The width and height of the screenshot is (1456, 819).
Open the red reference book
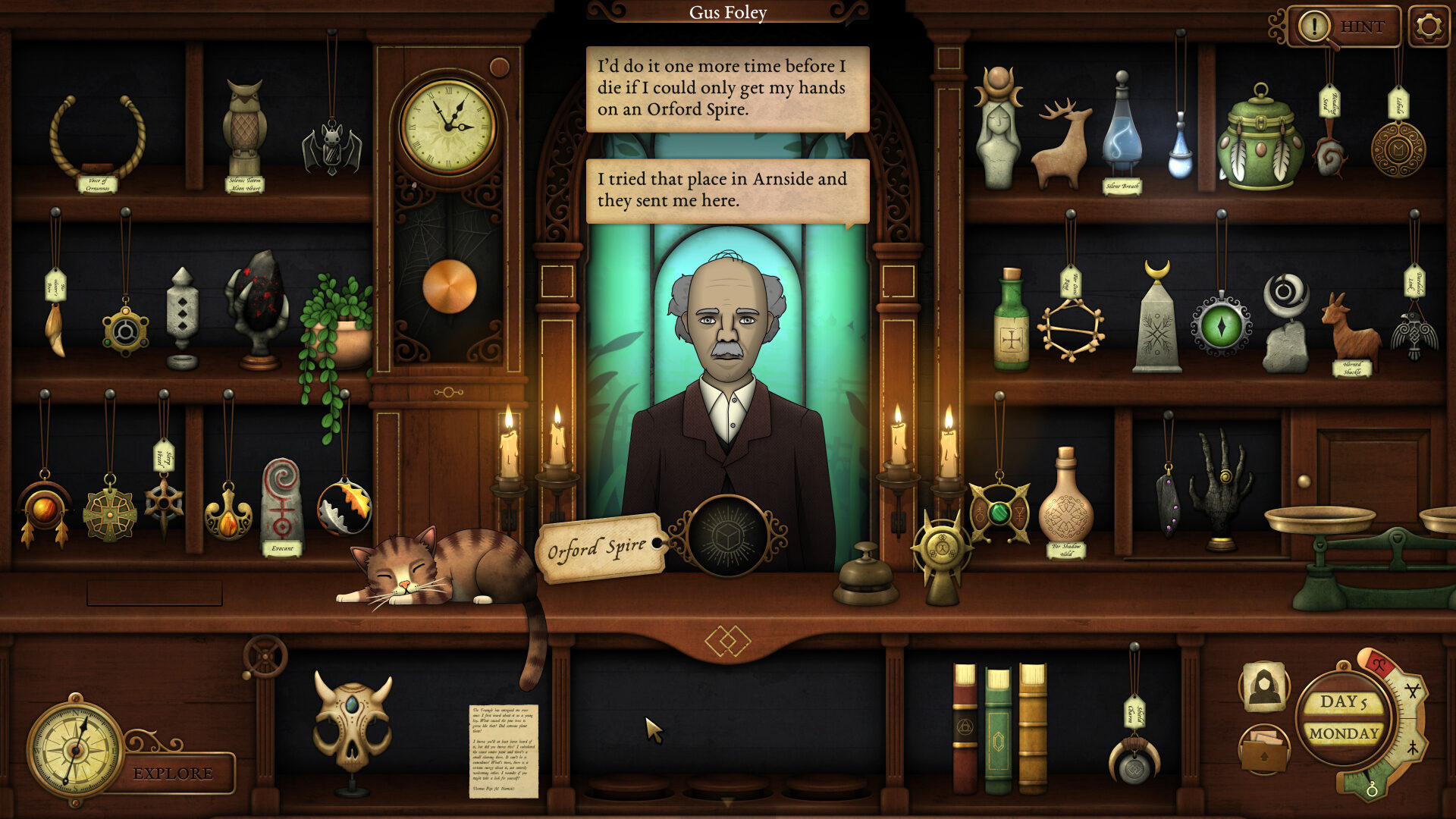(965, 728)
